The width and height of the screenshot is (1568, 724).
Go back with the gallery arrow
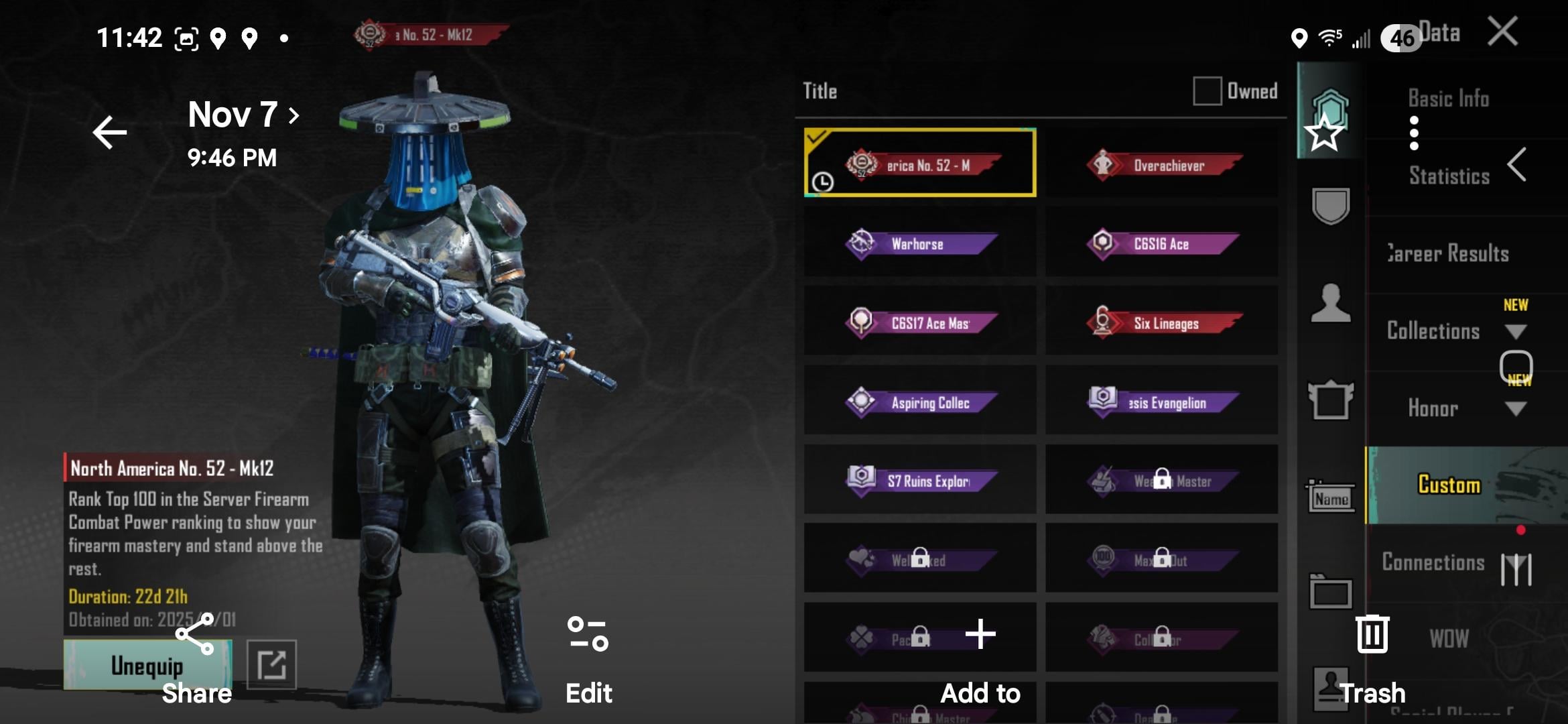(110, 132)
